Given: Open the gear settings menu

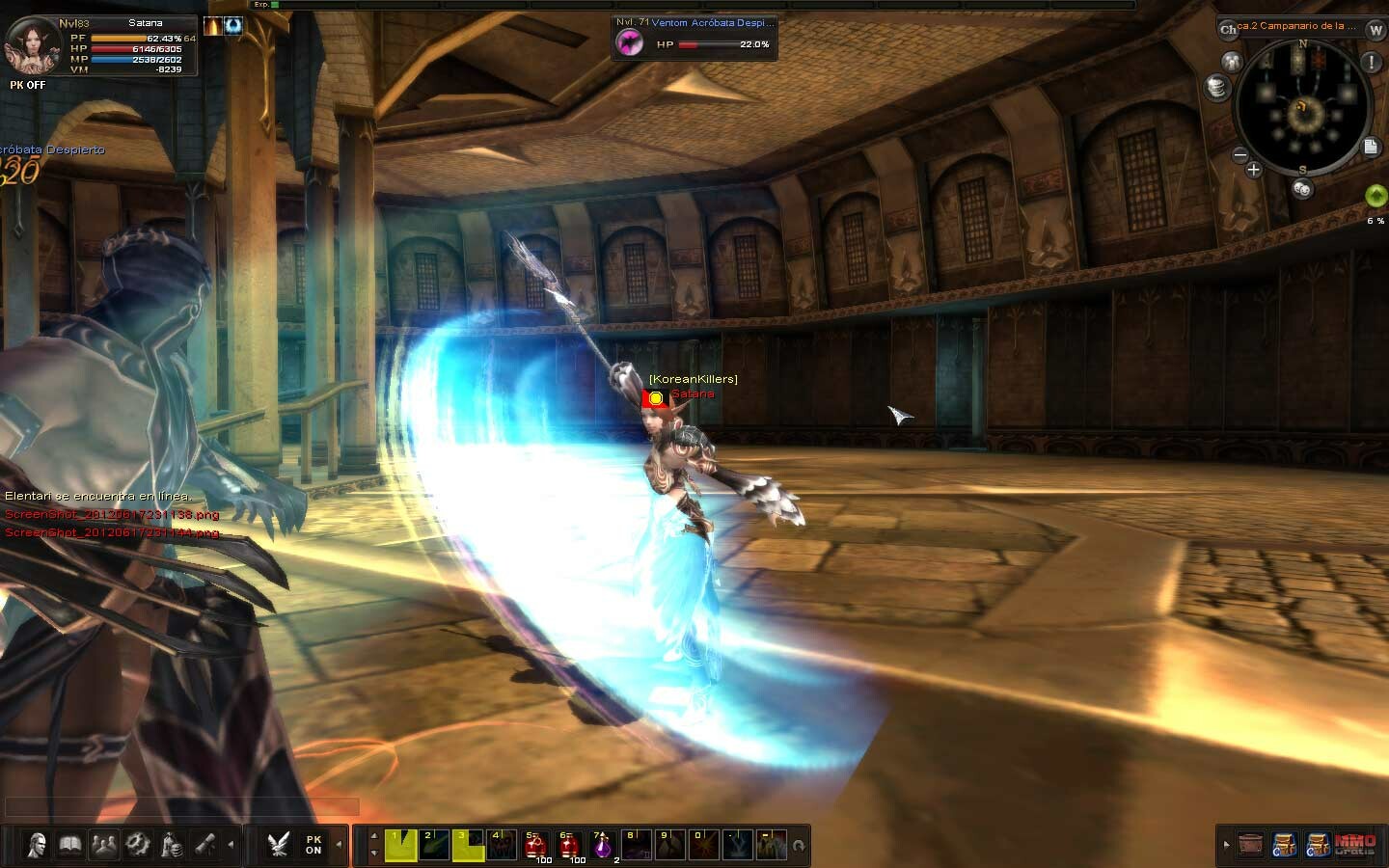Looking at the screenshot, I should point(138,846).
